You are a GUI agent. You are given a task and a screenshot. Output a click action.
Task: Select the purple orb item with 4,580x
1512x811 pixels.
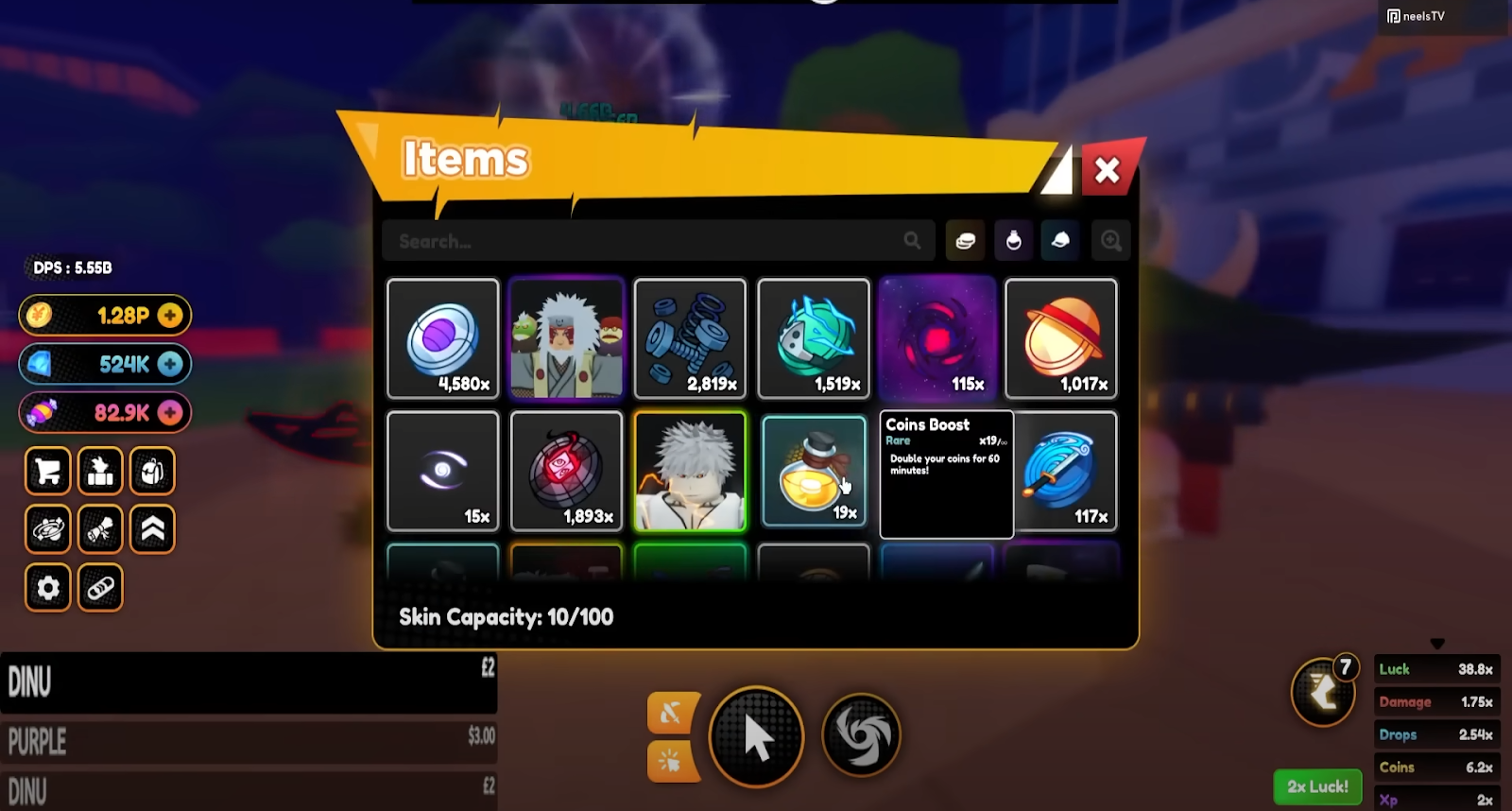point(443,338)
